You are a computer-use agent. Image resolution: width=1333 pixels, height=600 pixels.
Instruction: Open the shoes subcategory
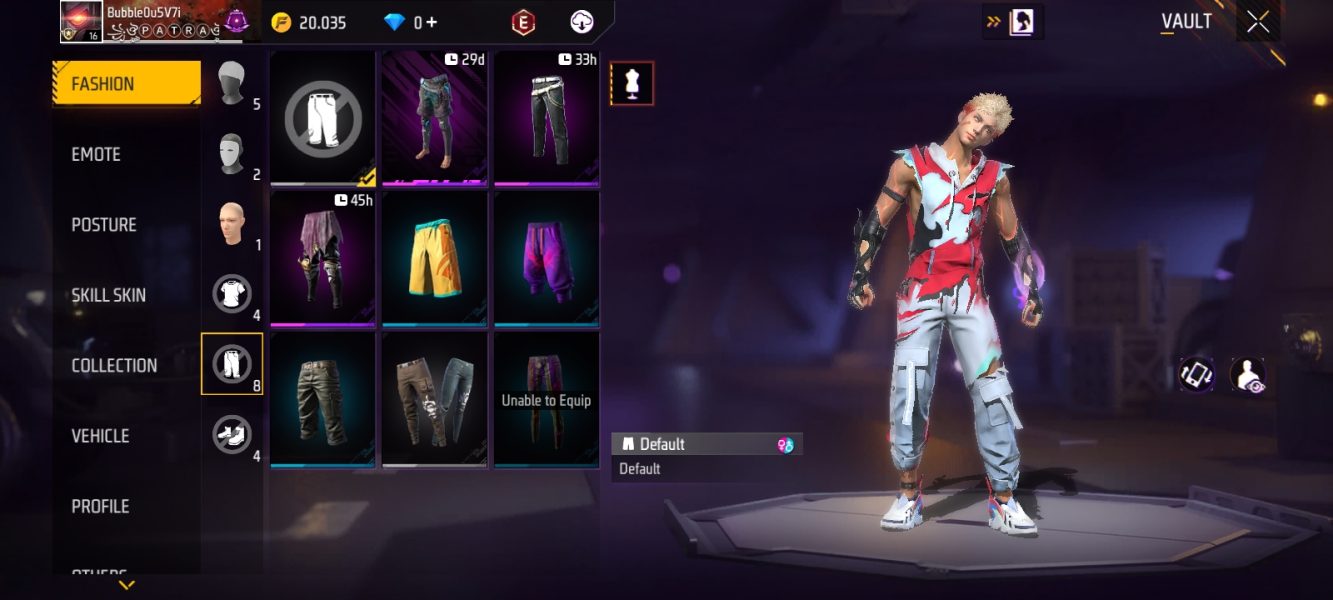(232, 434)
